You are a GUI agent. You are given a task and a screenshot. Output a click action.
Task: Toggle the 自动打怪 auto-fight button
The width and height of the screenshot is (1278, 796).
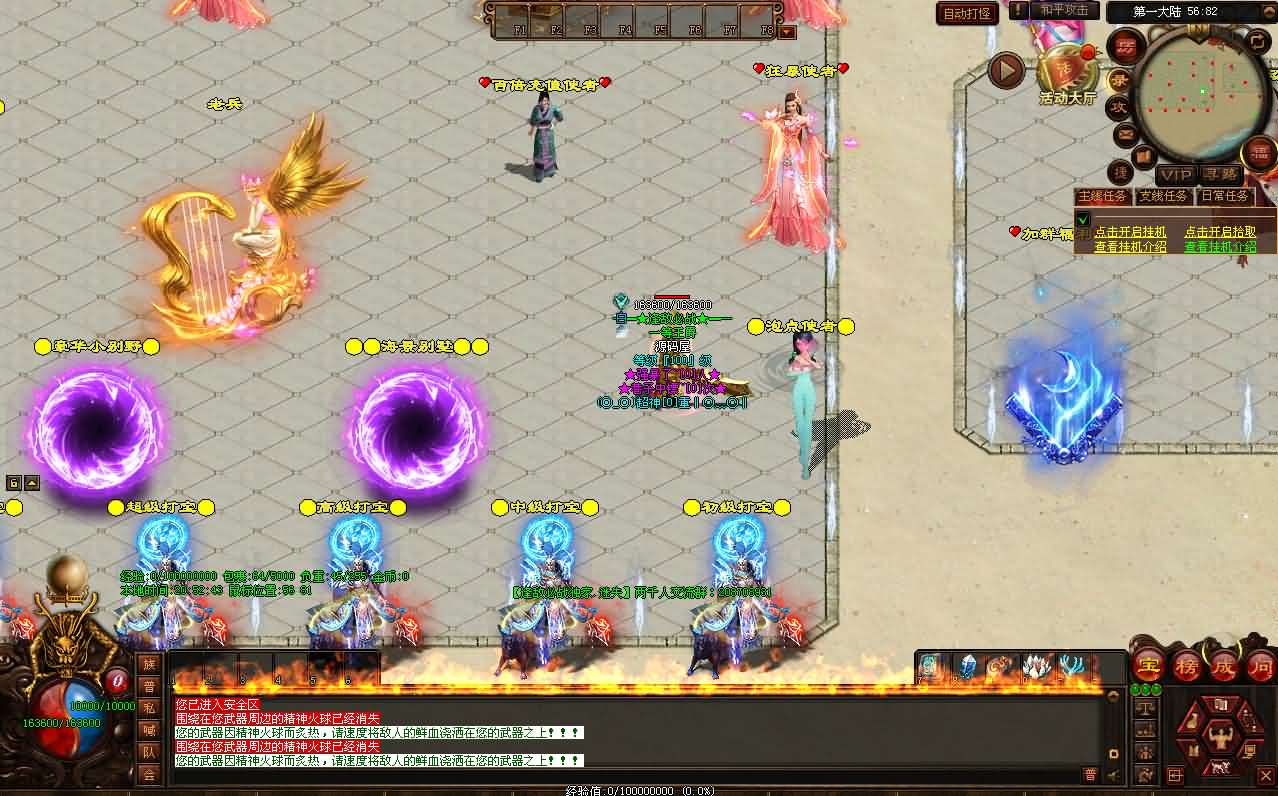coord(968,13)
